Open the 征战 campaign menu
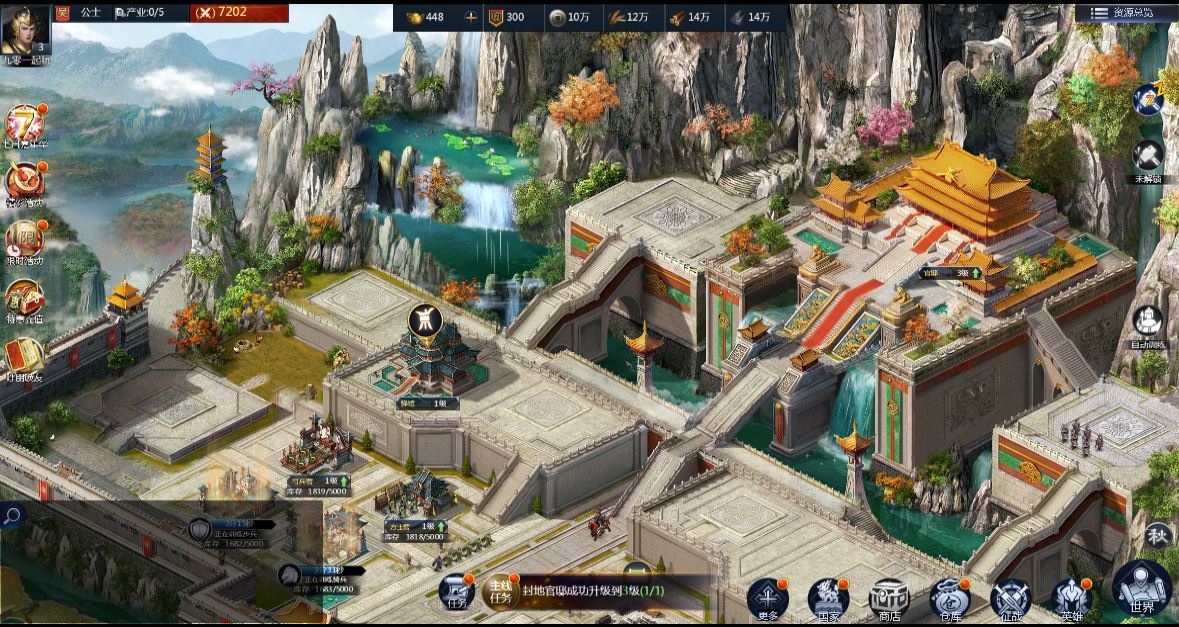The height and width of the screenshot is (627, 1179). [x=1011, y=598]
